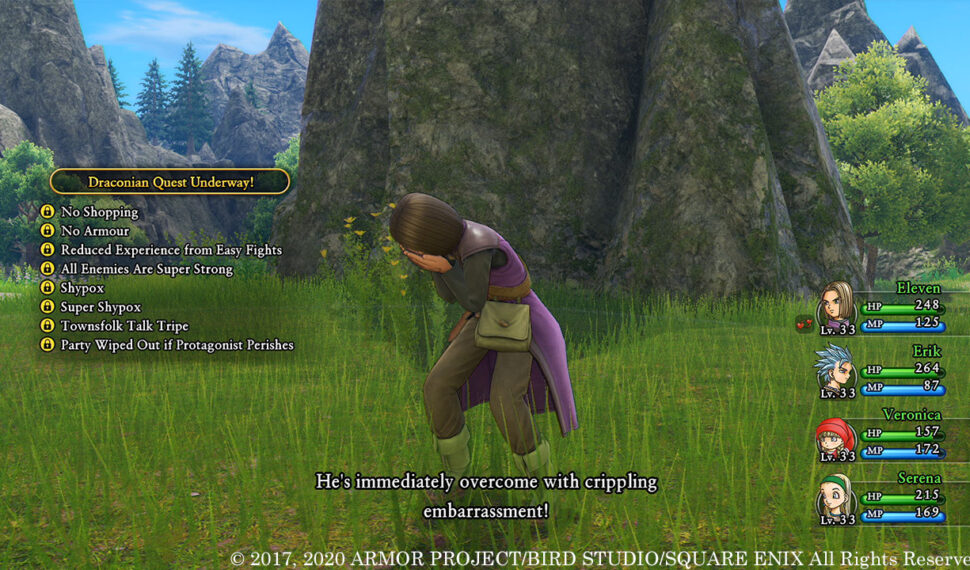Select Serena's party portrait
Viewport: 970px width, 570px height.
point(835,499)
